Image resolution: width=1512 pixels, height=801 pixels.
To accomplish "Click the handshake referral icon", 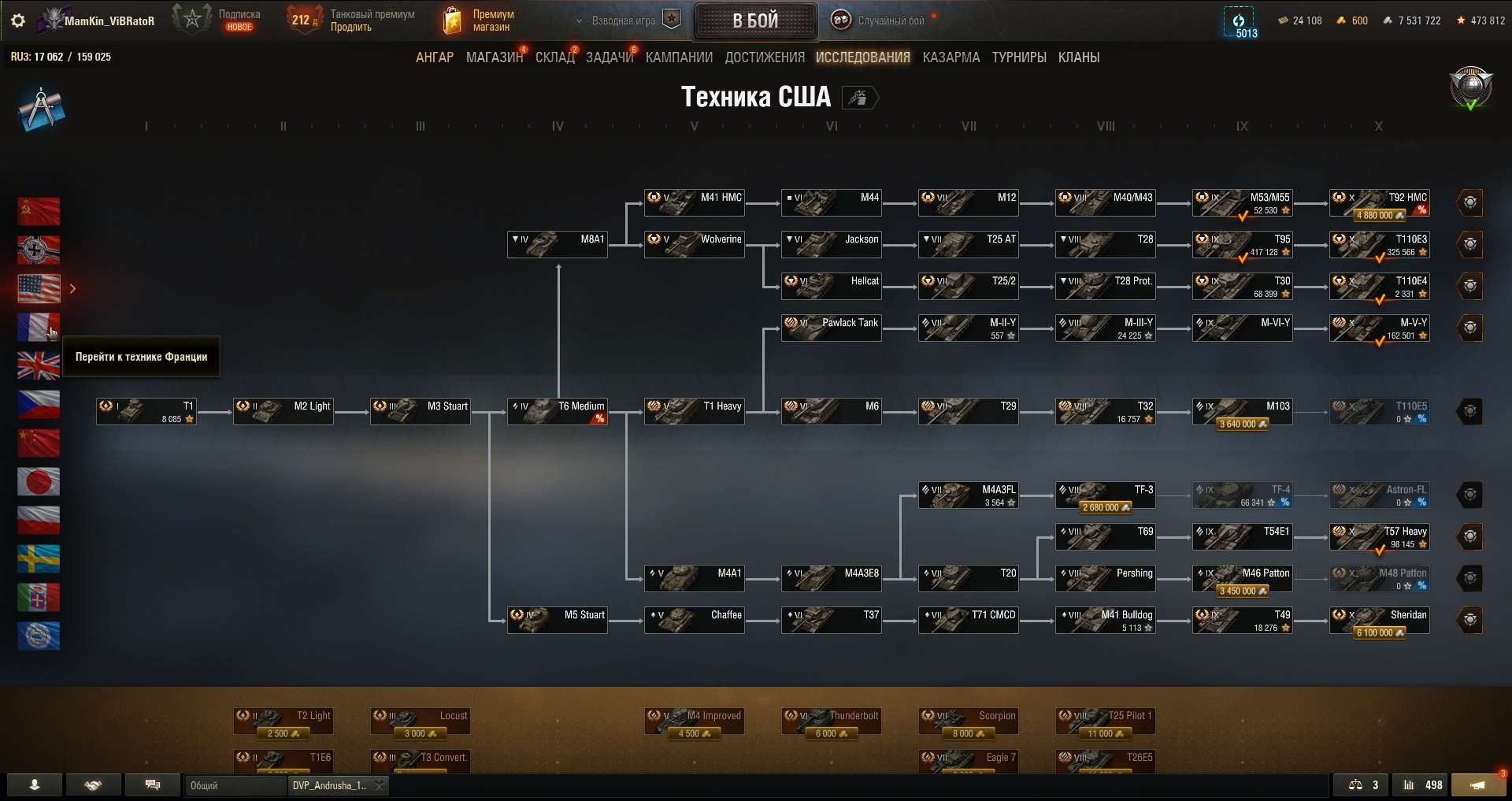I will (93, 785).
